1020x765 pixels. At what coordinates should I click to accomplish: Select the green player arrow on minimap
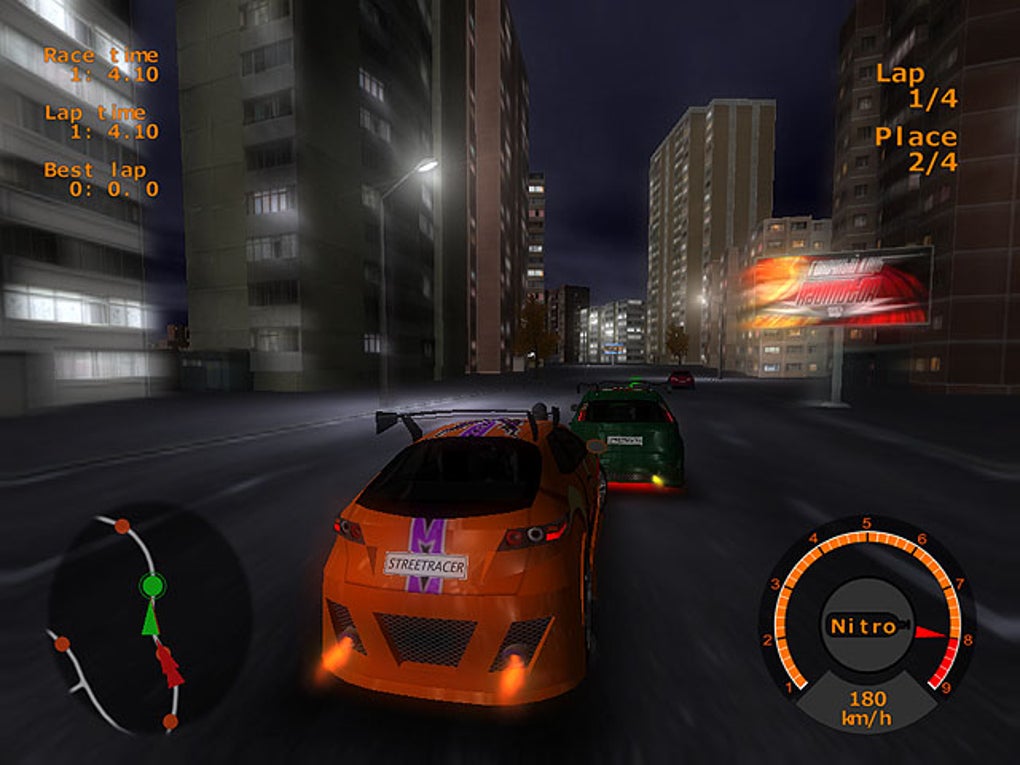pyautogui.click(x=150, y=619)
